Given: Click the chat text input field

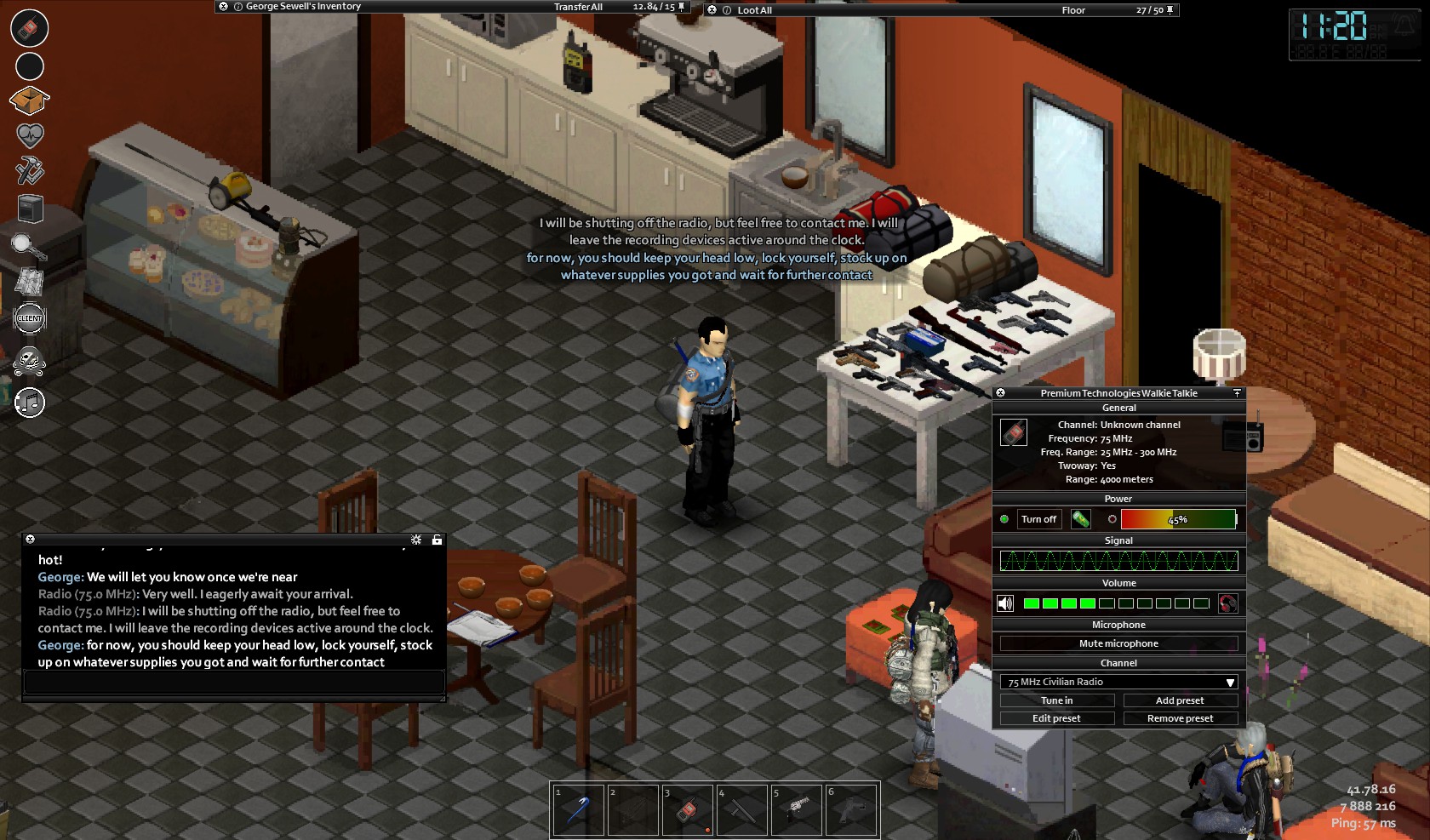Looking at the screenshot, I should coord(233,682).
